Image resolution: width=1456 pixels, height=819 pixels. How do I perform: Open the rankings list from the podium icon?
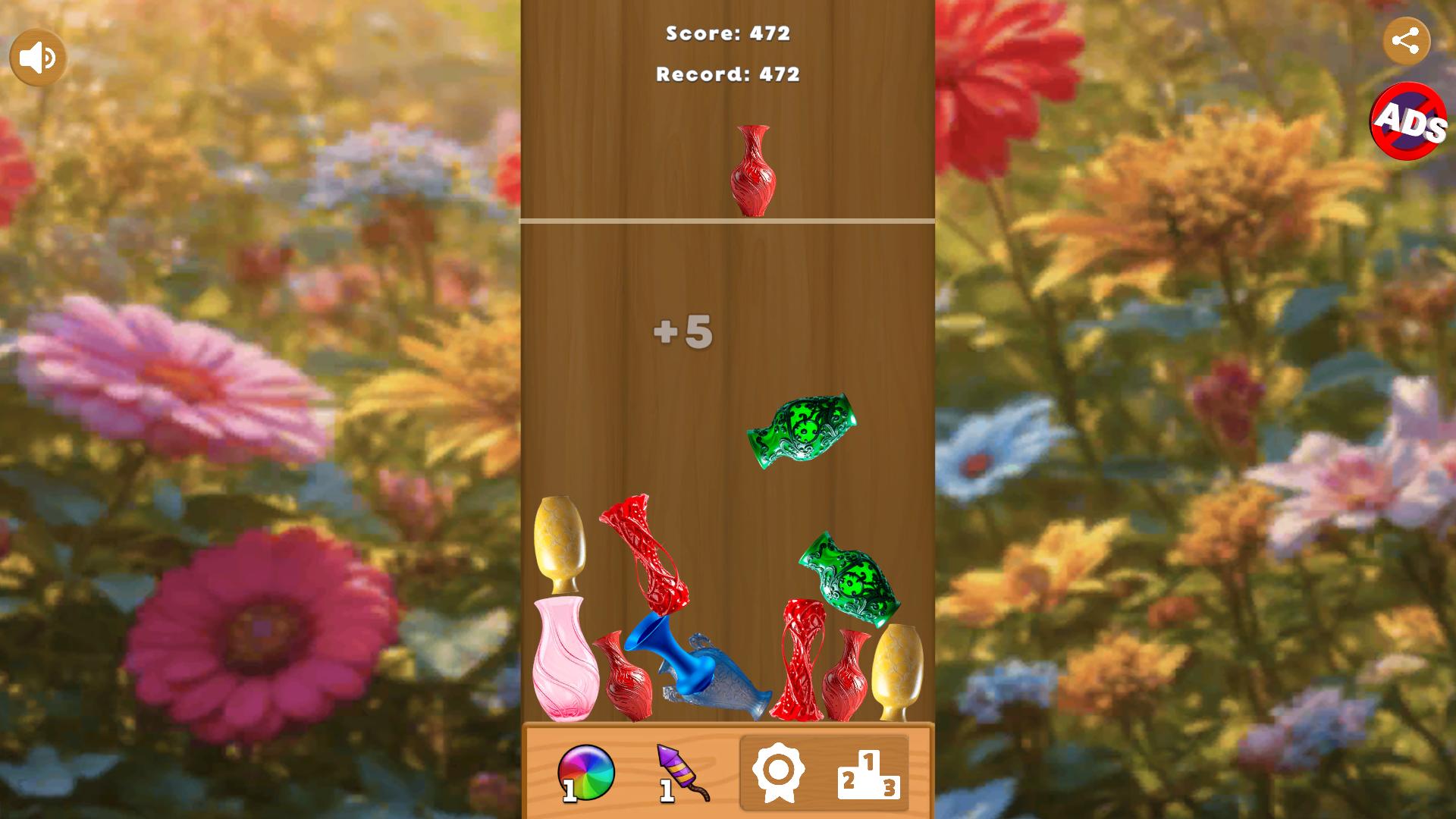[x=868, y=775]
